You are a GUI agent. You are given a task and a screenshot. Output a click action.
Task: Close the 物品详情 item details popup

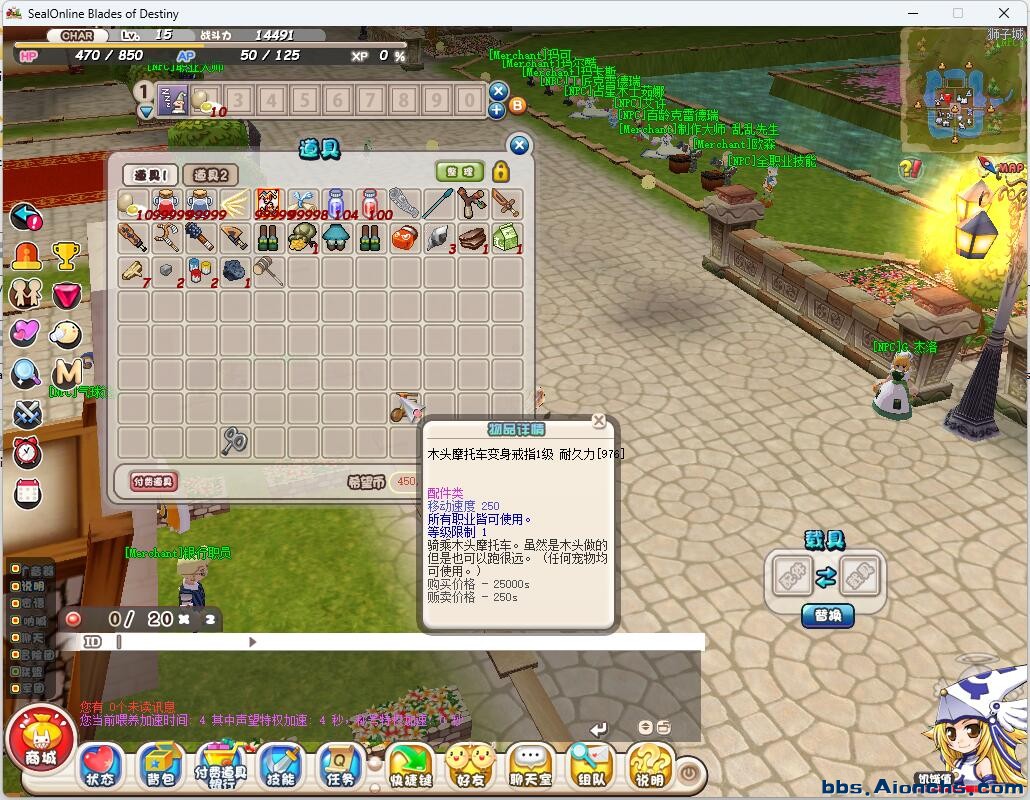tap(598, 422)
